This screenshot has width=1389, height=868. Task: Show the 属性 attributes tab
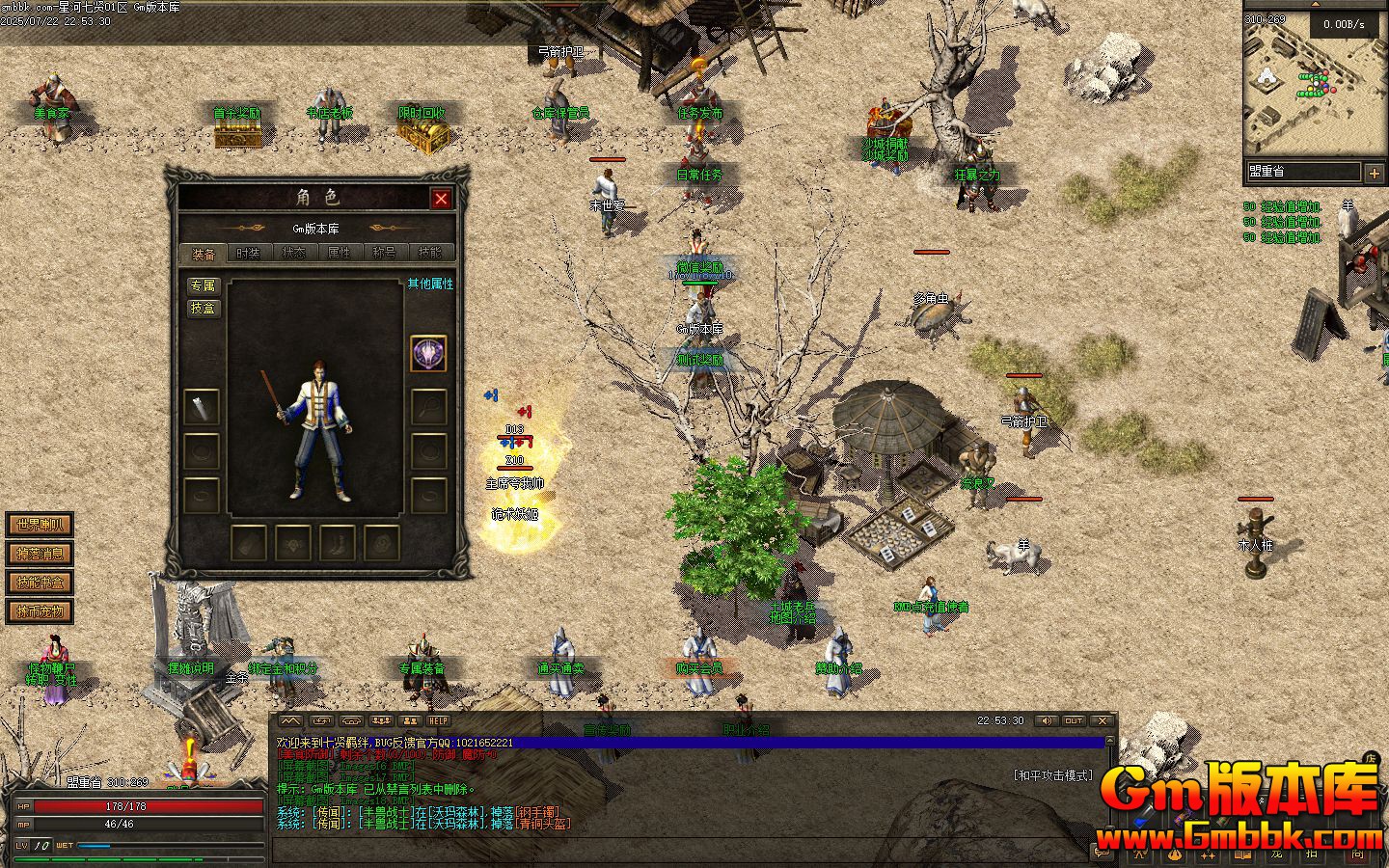(339, 254)
